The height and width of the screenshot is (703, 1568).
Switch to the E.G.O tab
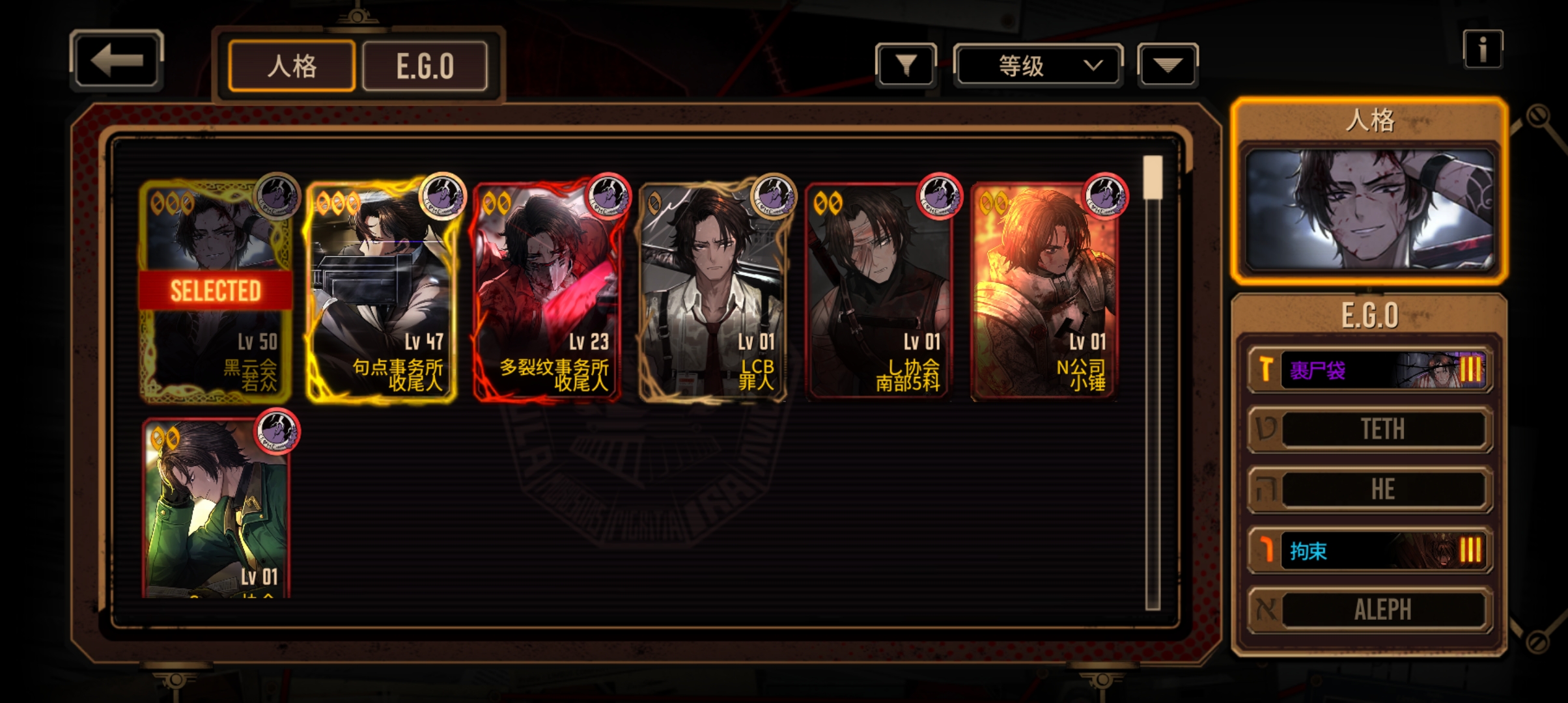point(425,66)
